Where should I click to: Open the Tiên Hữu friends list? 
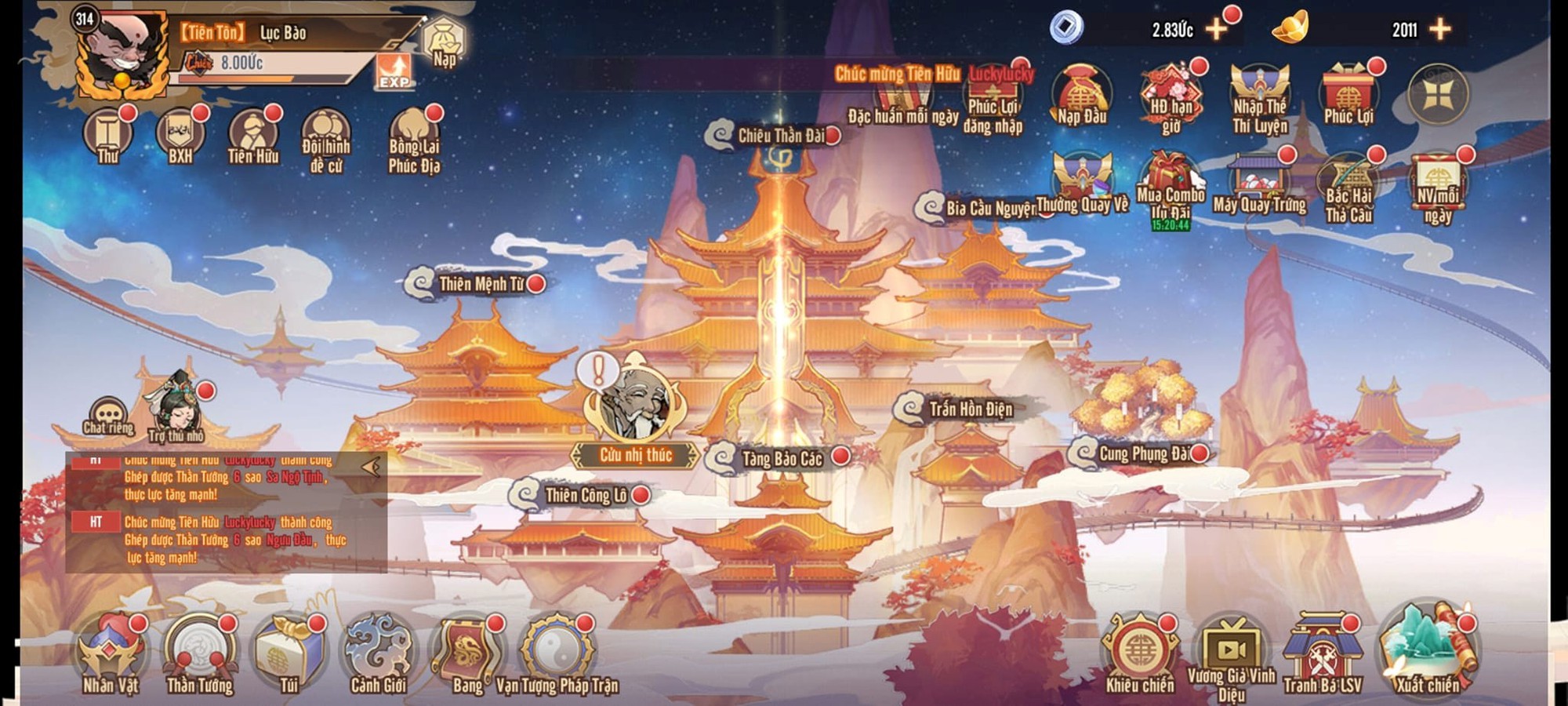[252, 135]
